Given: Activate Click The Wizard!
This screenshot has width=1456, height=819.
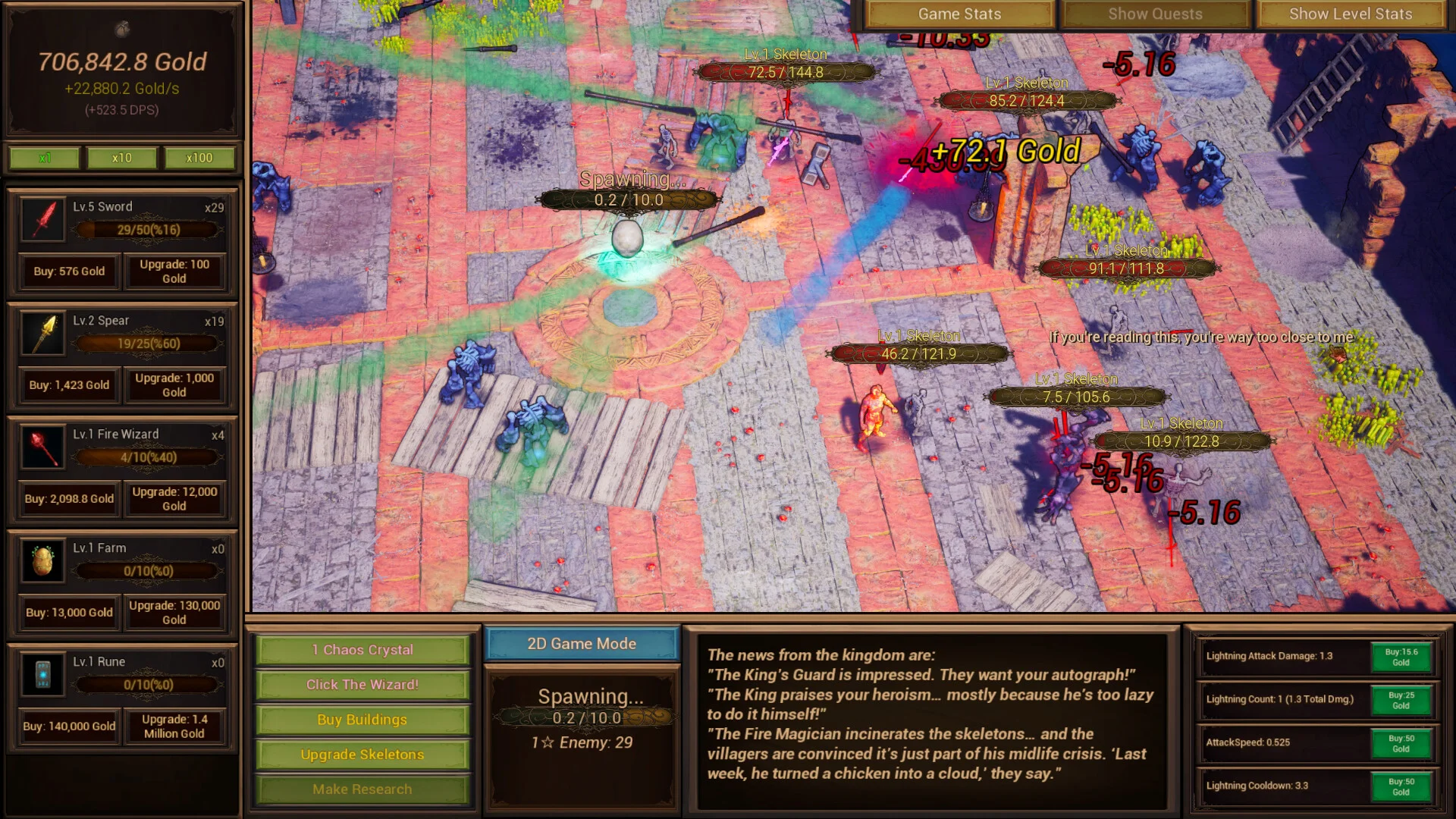Looking at the screenshot, I should pyautogui.click(x=362, y=685).
